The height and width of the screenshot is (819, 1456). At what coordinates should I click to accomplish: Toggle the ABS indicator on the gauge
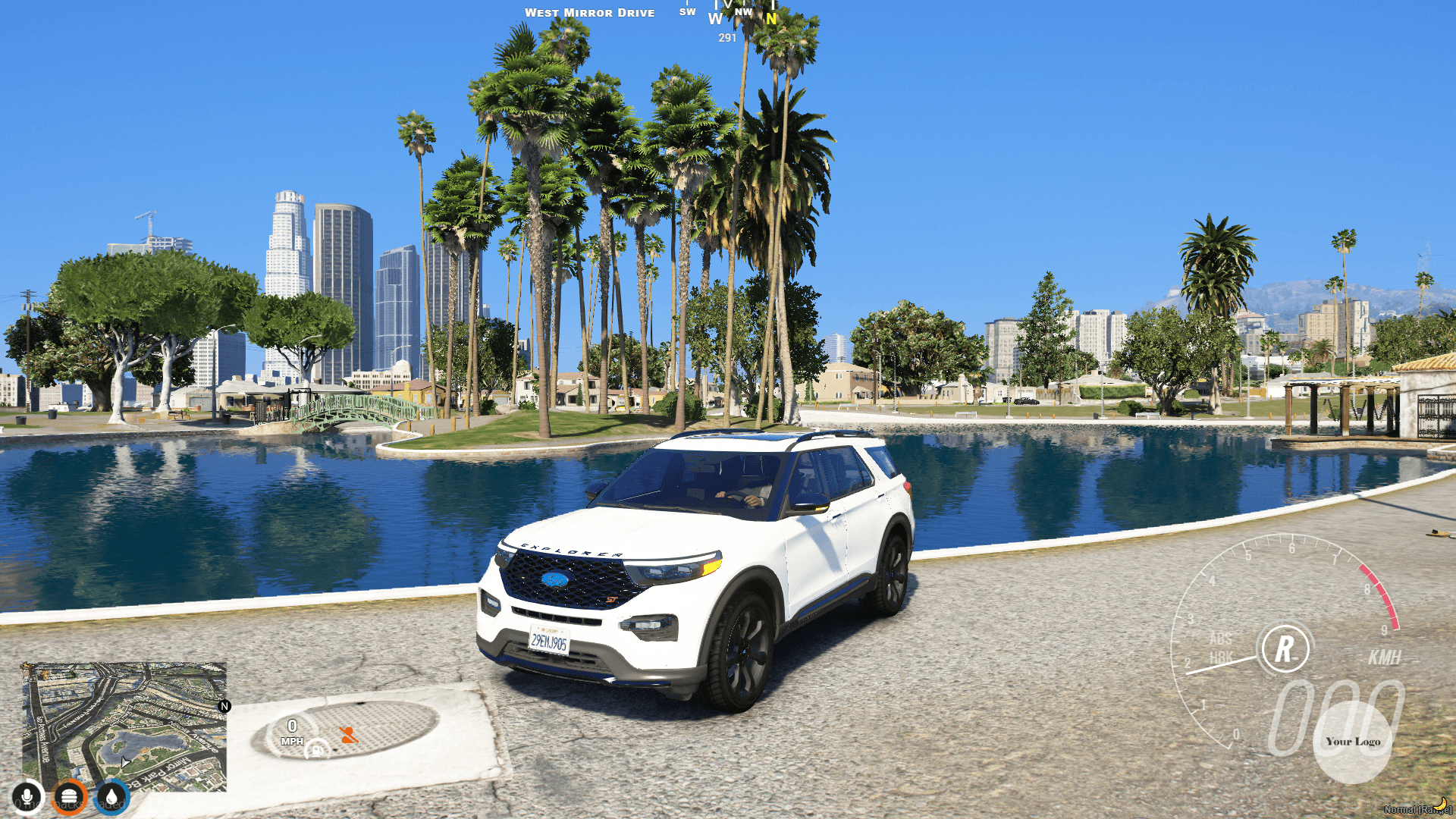click(1221, 639)
